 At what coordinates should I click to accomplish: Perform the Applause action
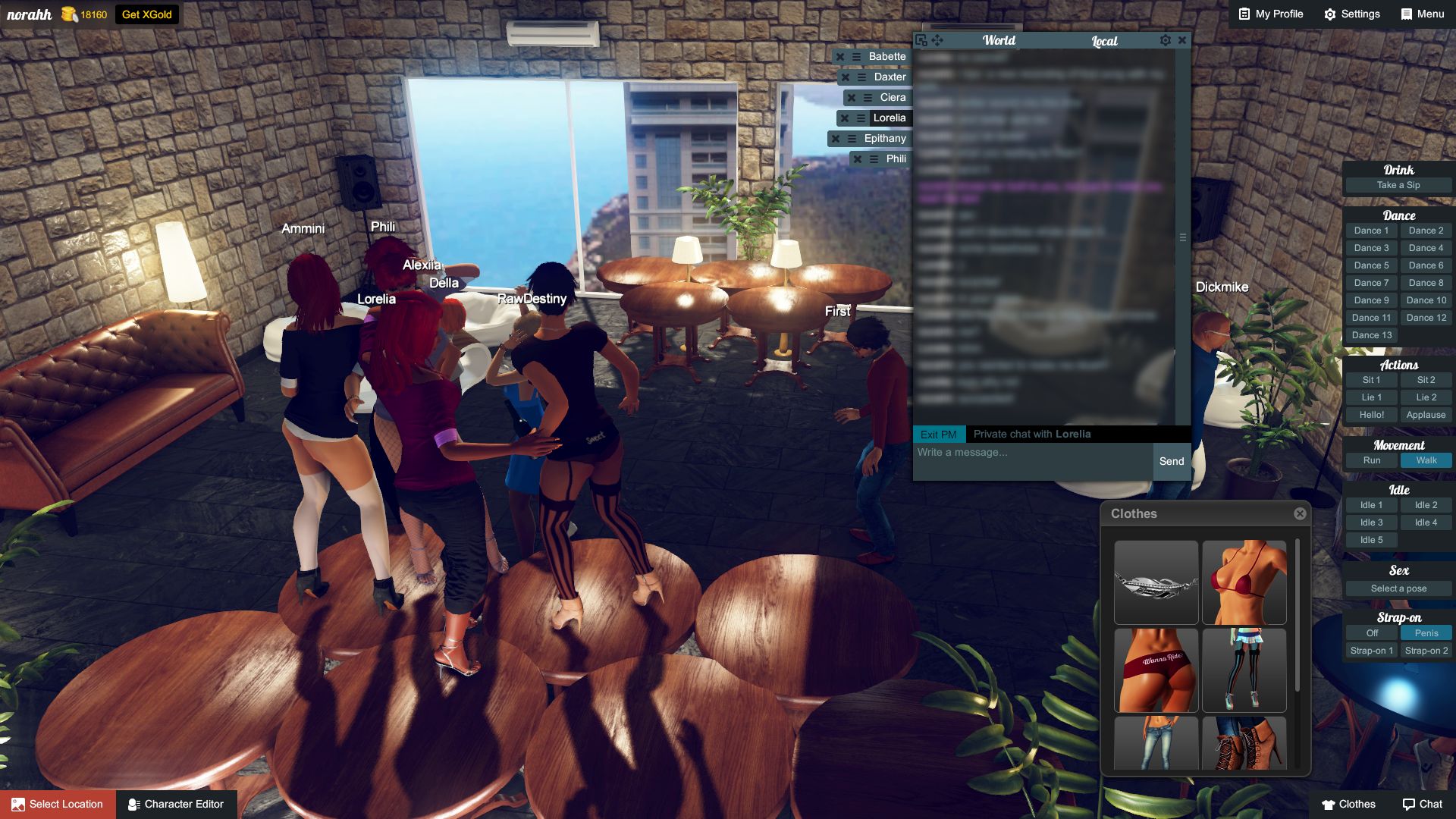tap(1426, 415)
